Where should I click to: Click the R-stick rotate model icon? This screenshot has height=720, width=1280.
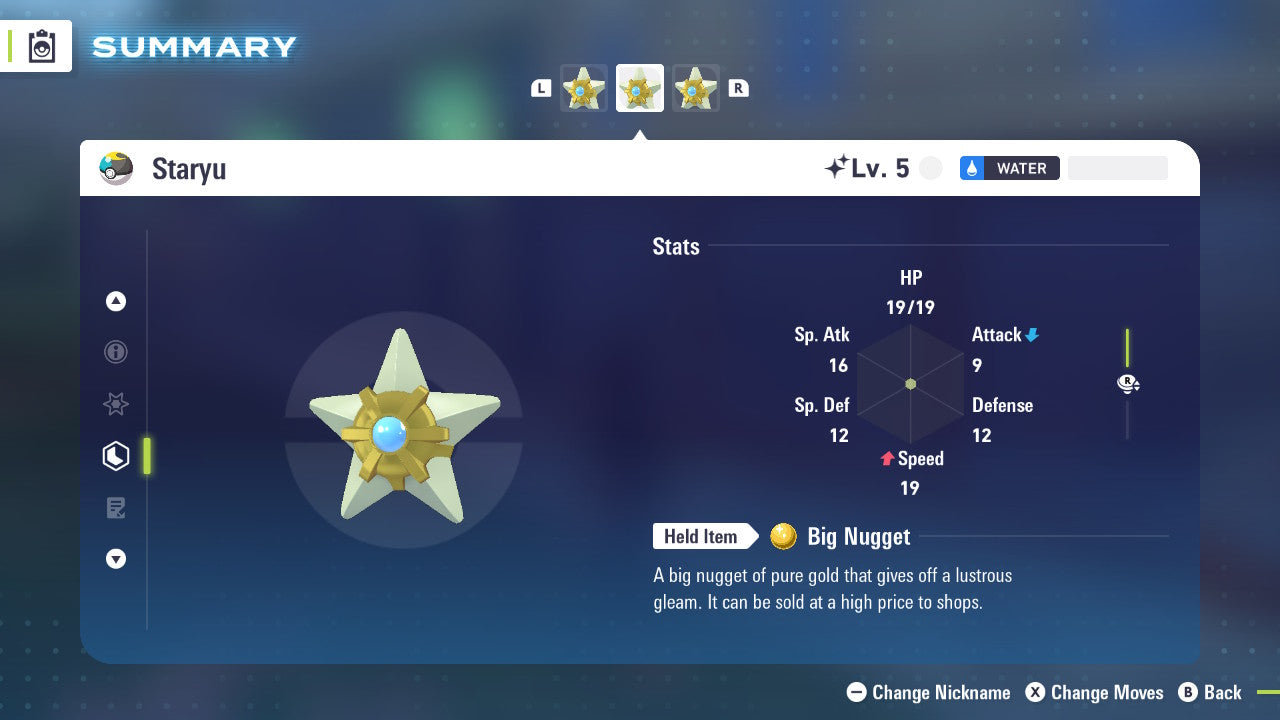point(1128,383)
